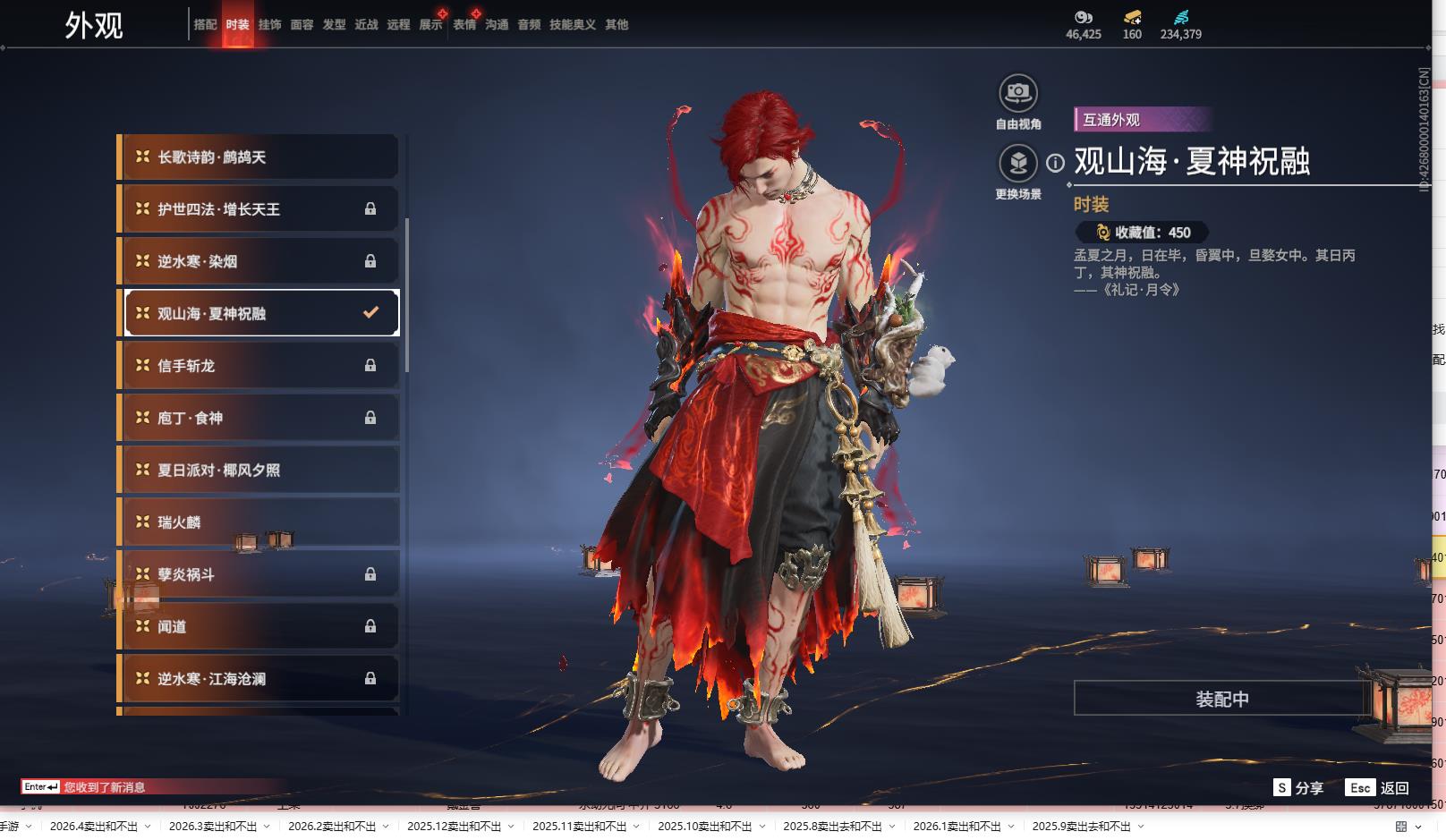
Task: Select the 近战 tab
Action: point(366,24)
